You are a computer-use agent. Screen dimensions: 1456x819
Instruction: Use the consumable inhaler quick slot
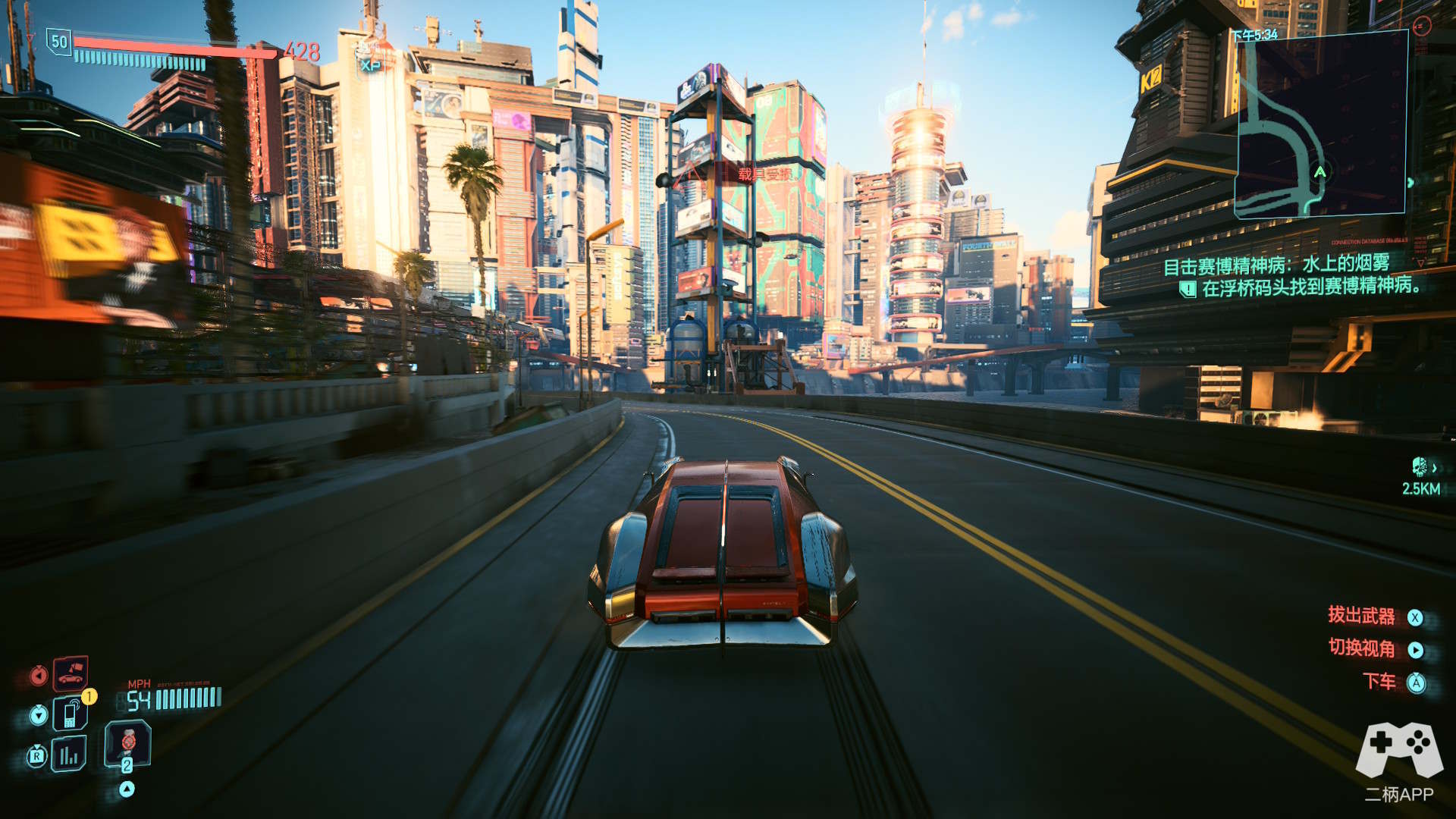[x=127, y=743]
